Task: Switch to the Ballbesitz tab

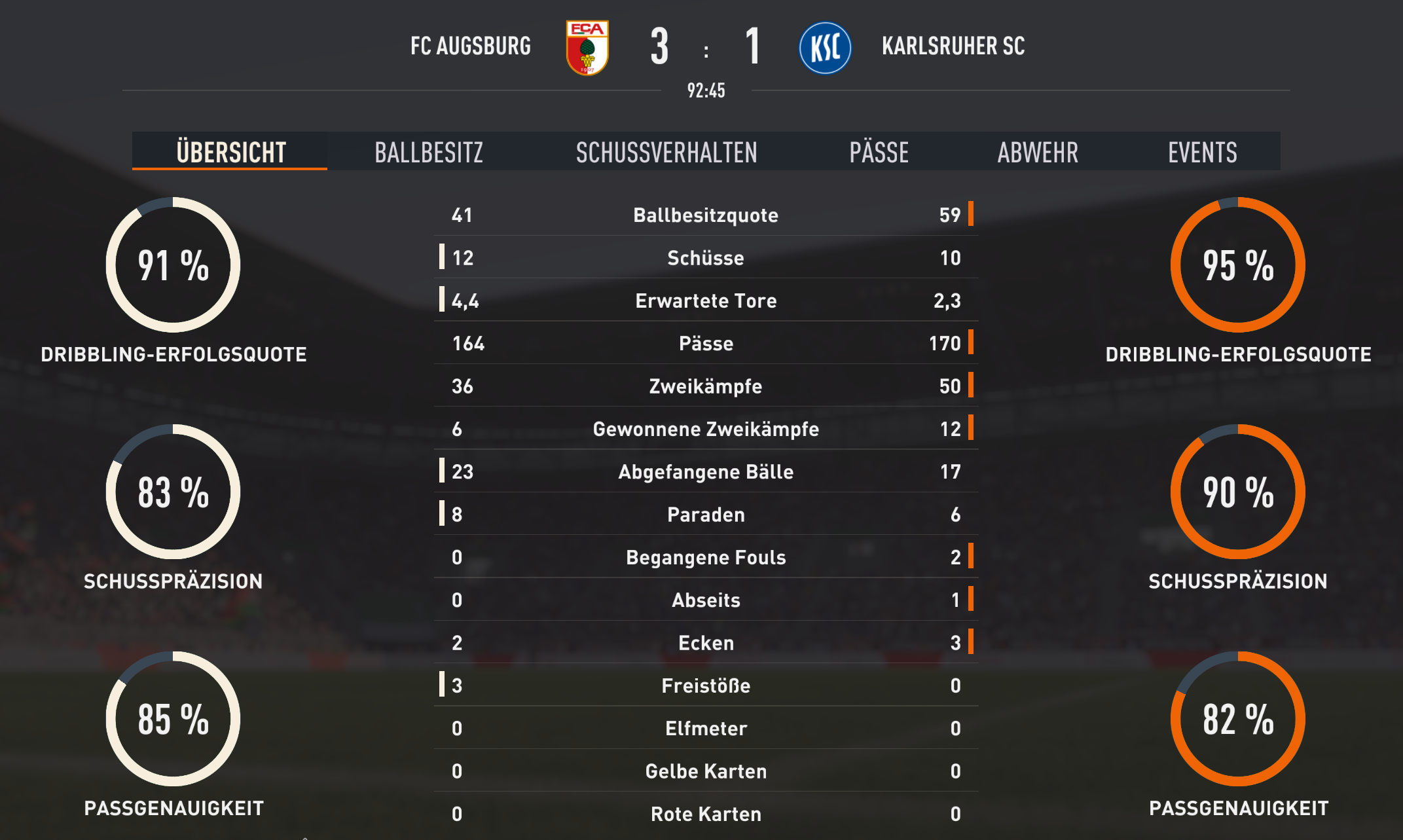Action: (429, 152)
